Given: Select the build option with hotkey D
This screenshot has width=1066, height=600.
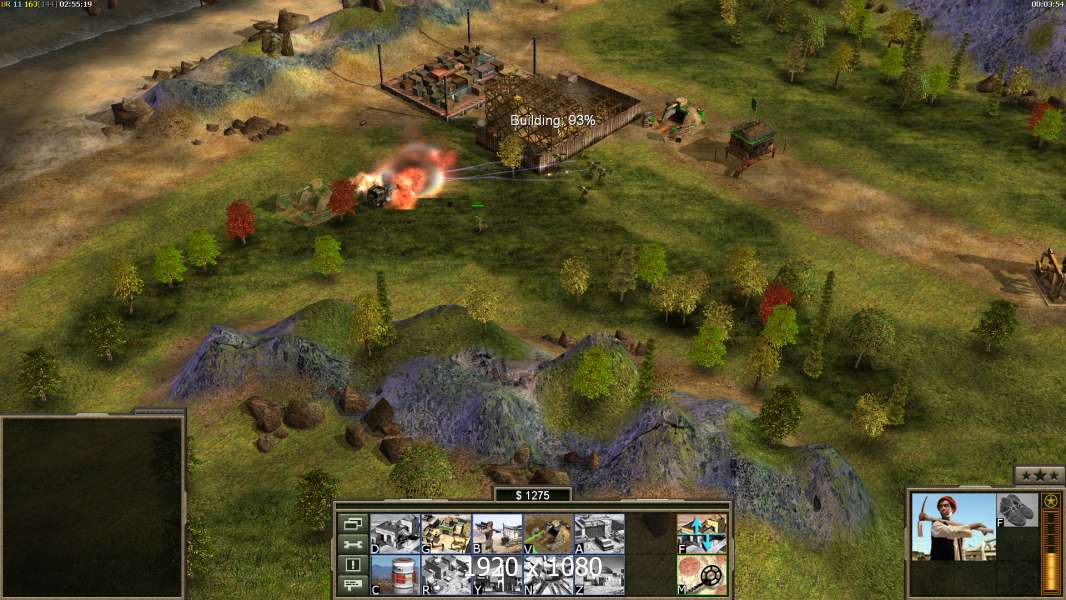Looking at the screenshot, I should click(395, 534).
